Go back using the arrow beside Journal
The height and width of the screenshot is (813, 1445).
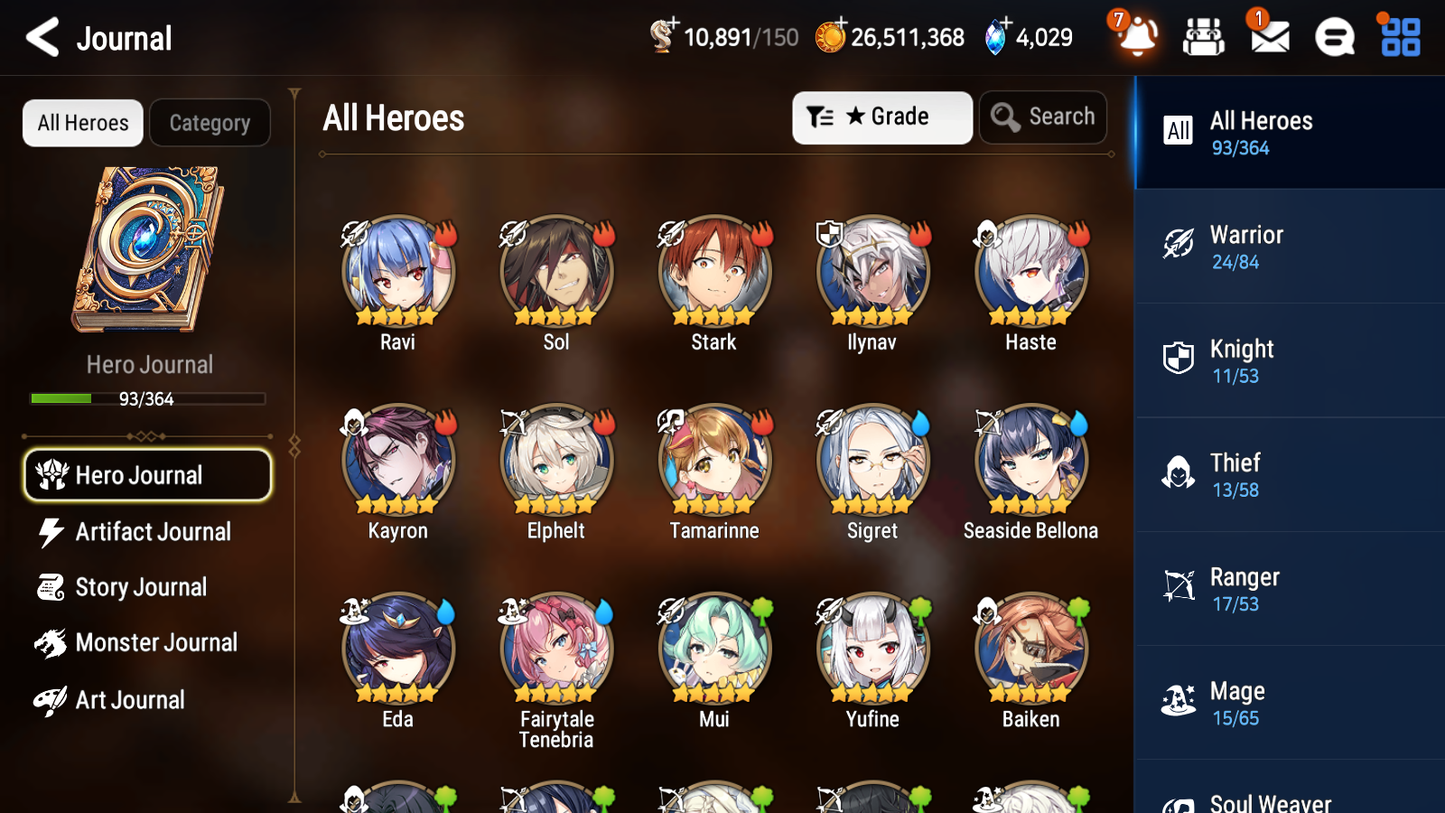[42, 37]
